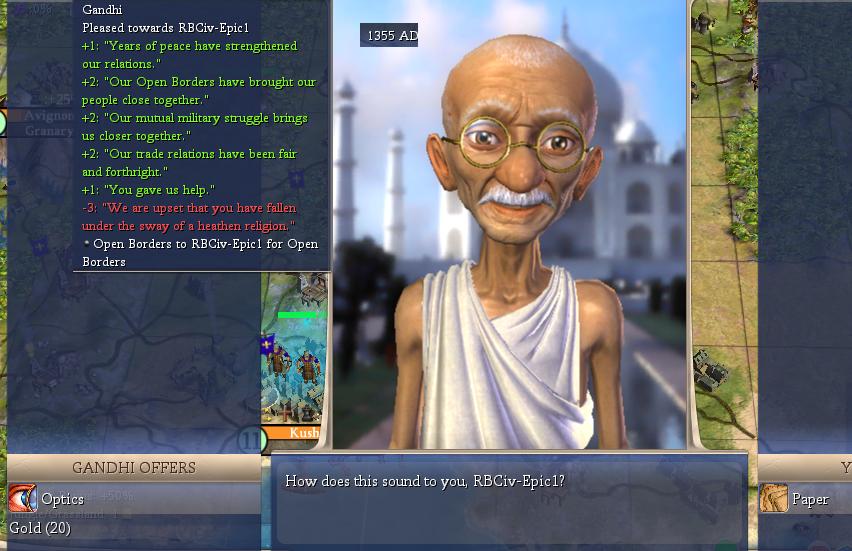The image size is (852, 551).
Task: Select the Paper technology trade item
Action: [x=809, y=499]
